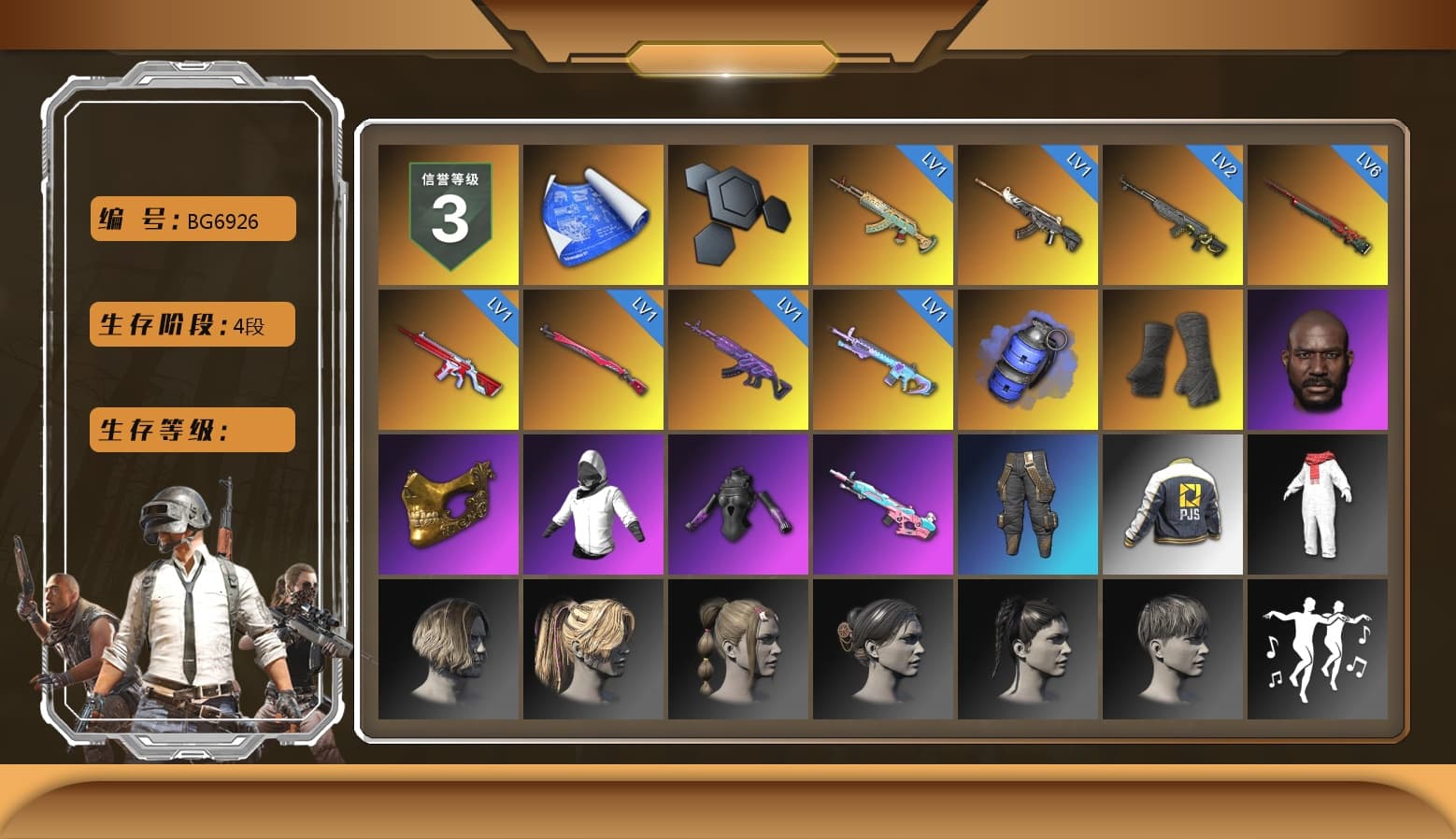This screenshot has height=839, width=1456.
Task: Select the 生存等级 label box
Action: (x=191, y=430)
